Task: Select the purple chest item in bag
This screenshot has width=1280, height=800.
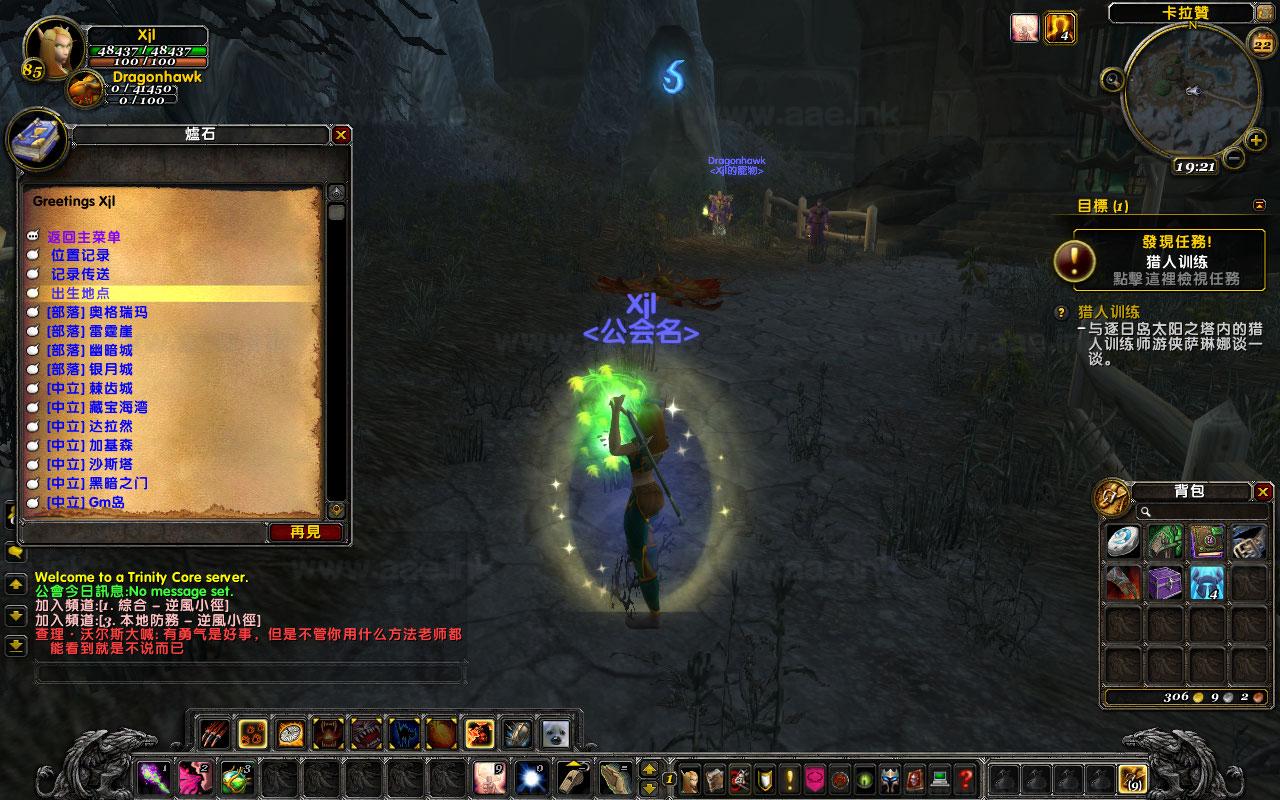Action: pyautogui.click(x=1164, y=582)
